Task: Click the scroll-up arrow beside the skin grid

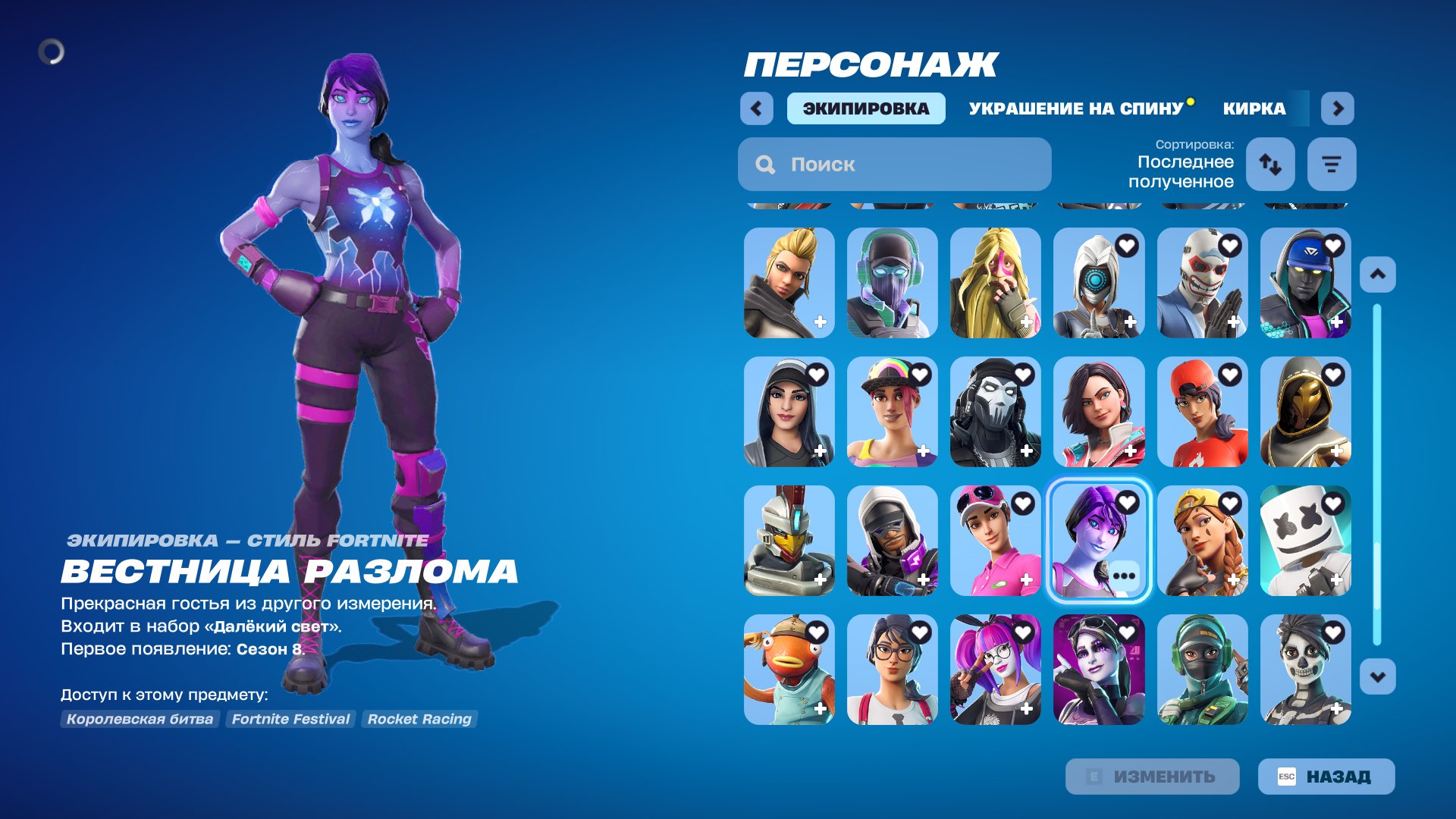Action: pyautogui.click(x=1379, y=275)
